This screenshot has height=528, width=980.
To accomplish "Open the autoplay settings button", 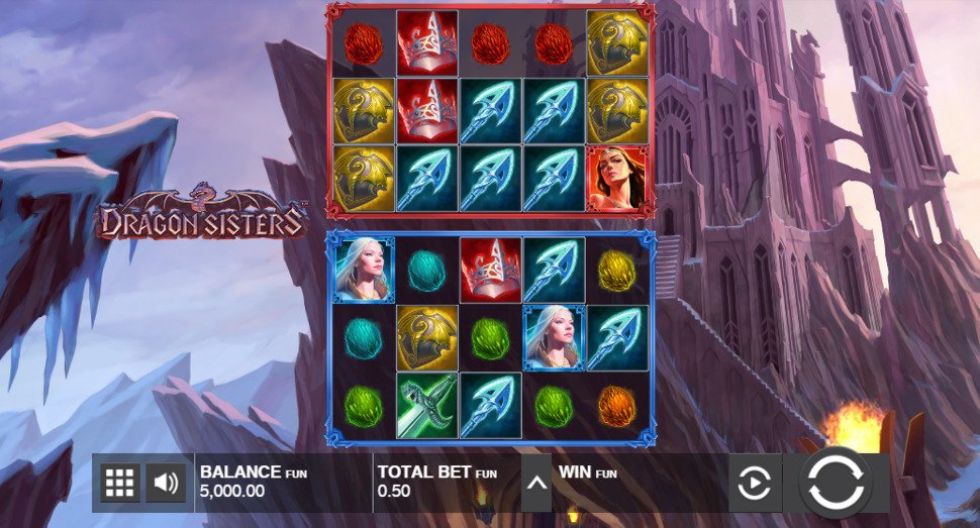I will pos(755,484).
